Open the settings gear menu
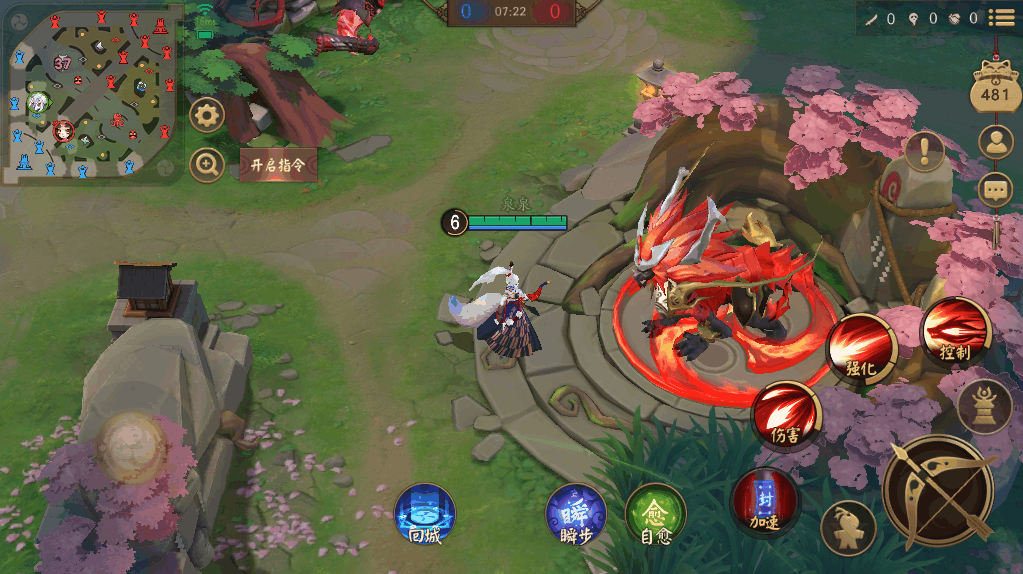 [x=207, y=115]
